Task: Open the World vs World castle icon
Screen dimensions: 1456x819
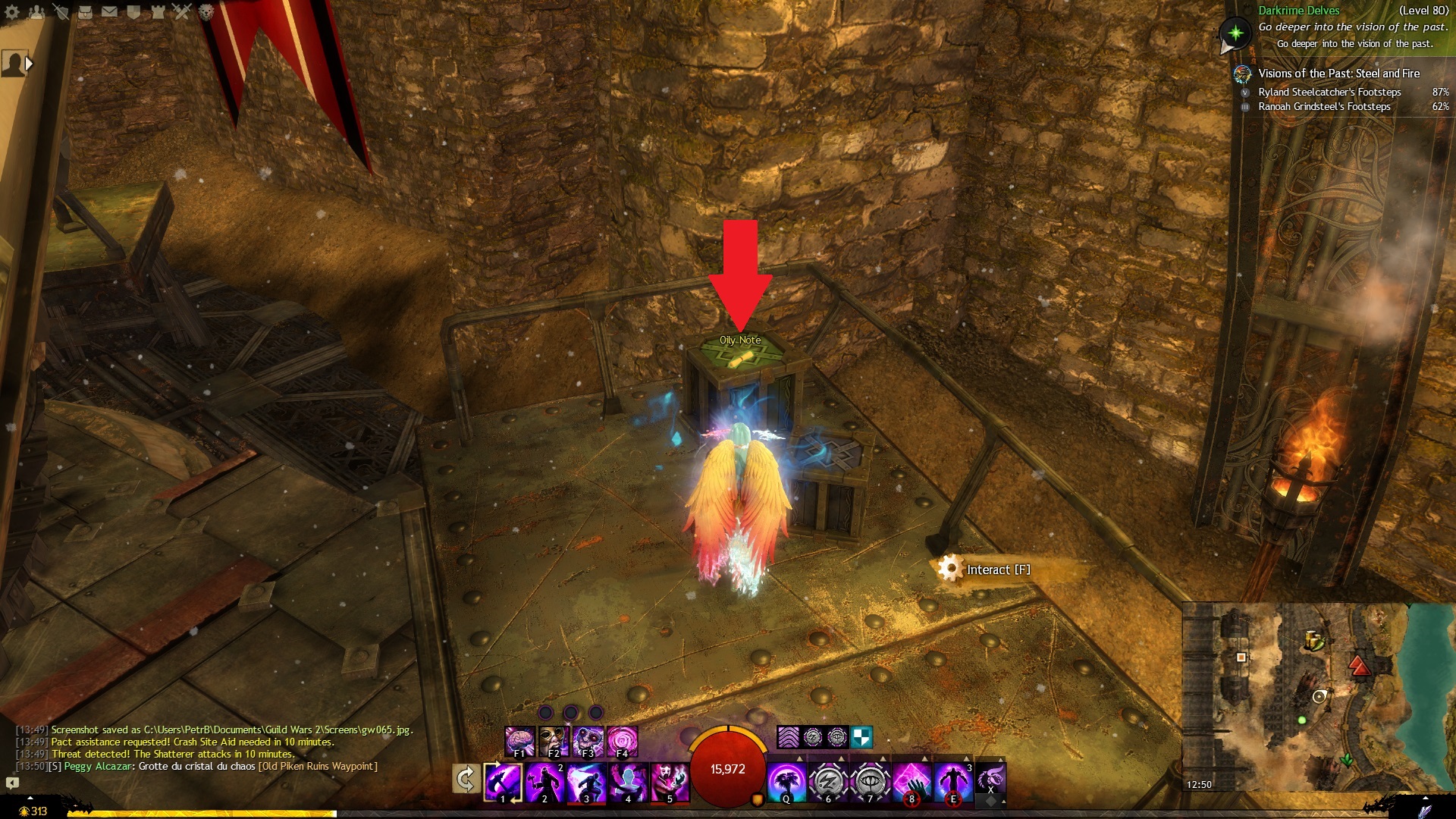Action: coord(158,12)
